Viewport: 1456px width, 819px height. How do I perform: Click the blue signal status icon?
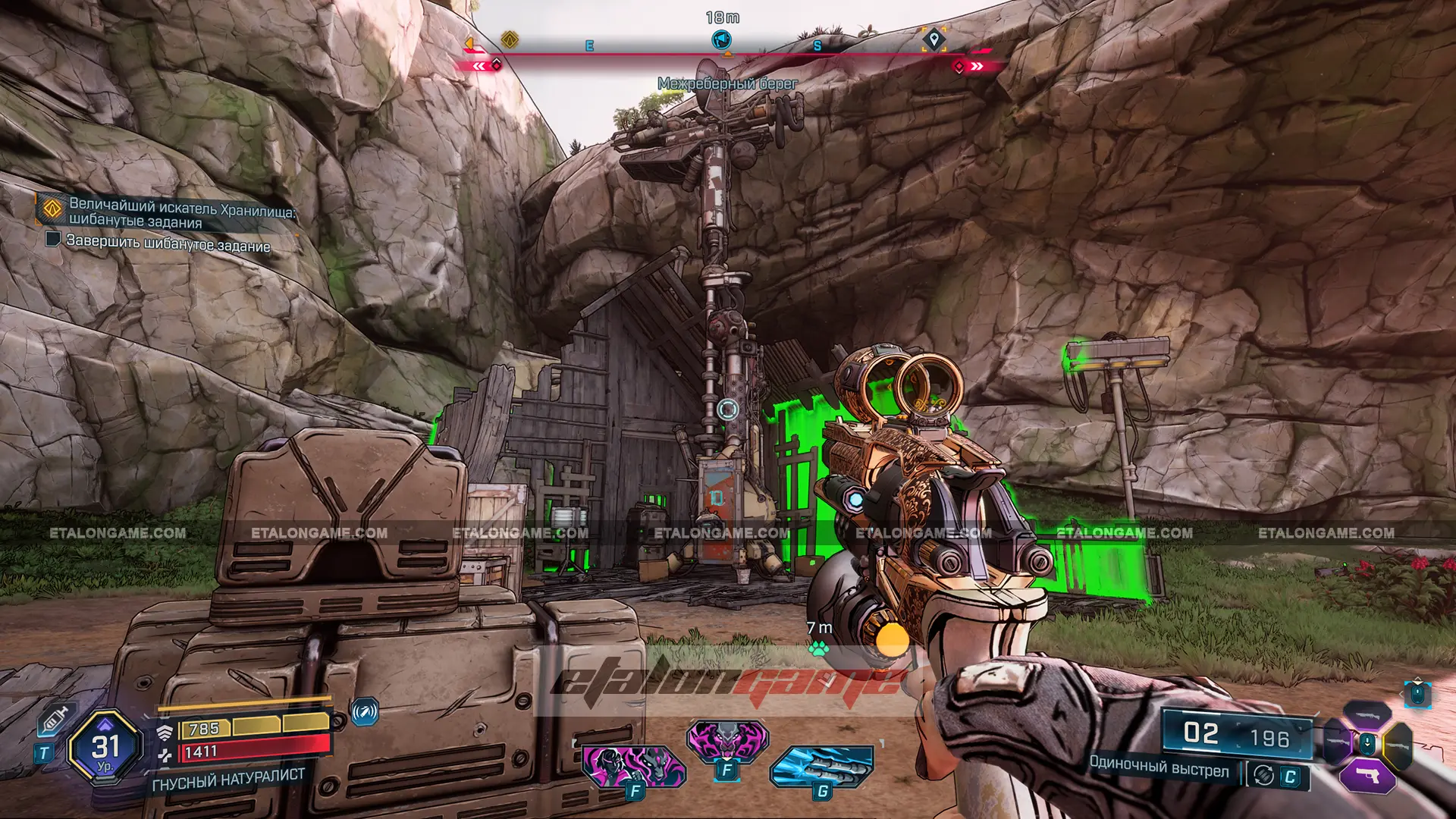(x=365, y=712)
